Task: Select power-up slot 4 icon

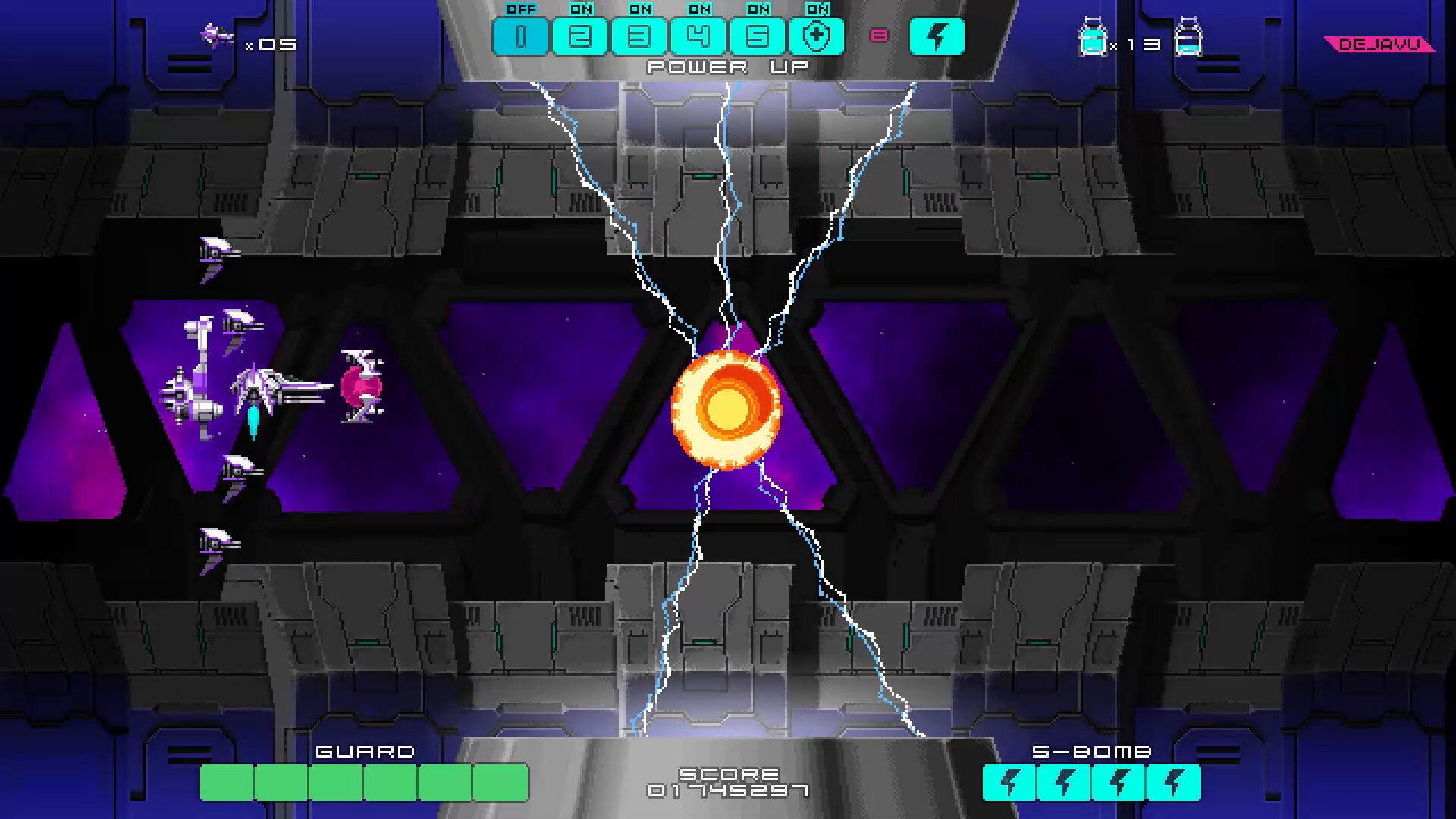Action: [699, 36]
